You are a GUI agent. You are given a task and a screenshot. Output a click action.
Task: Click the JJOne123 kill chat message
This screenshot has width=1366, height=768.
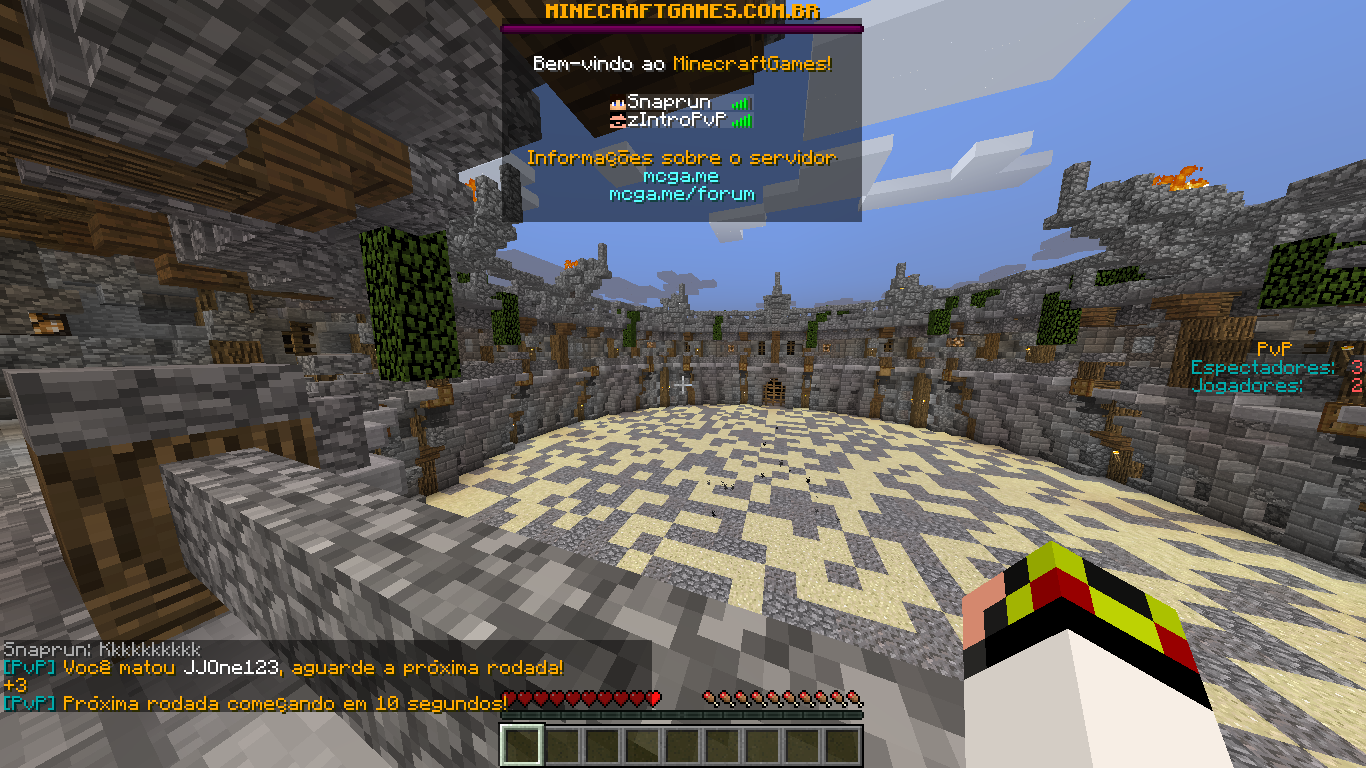(x=284, y=667)
